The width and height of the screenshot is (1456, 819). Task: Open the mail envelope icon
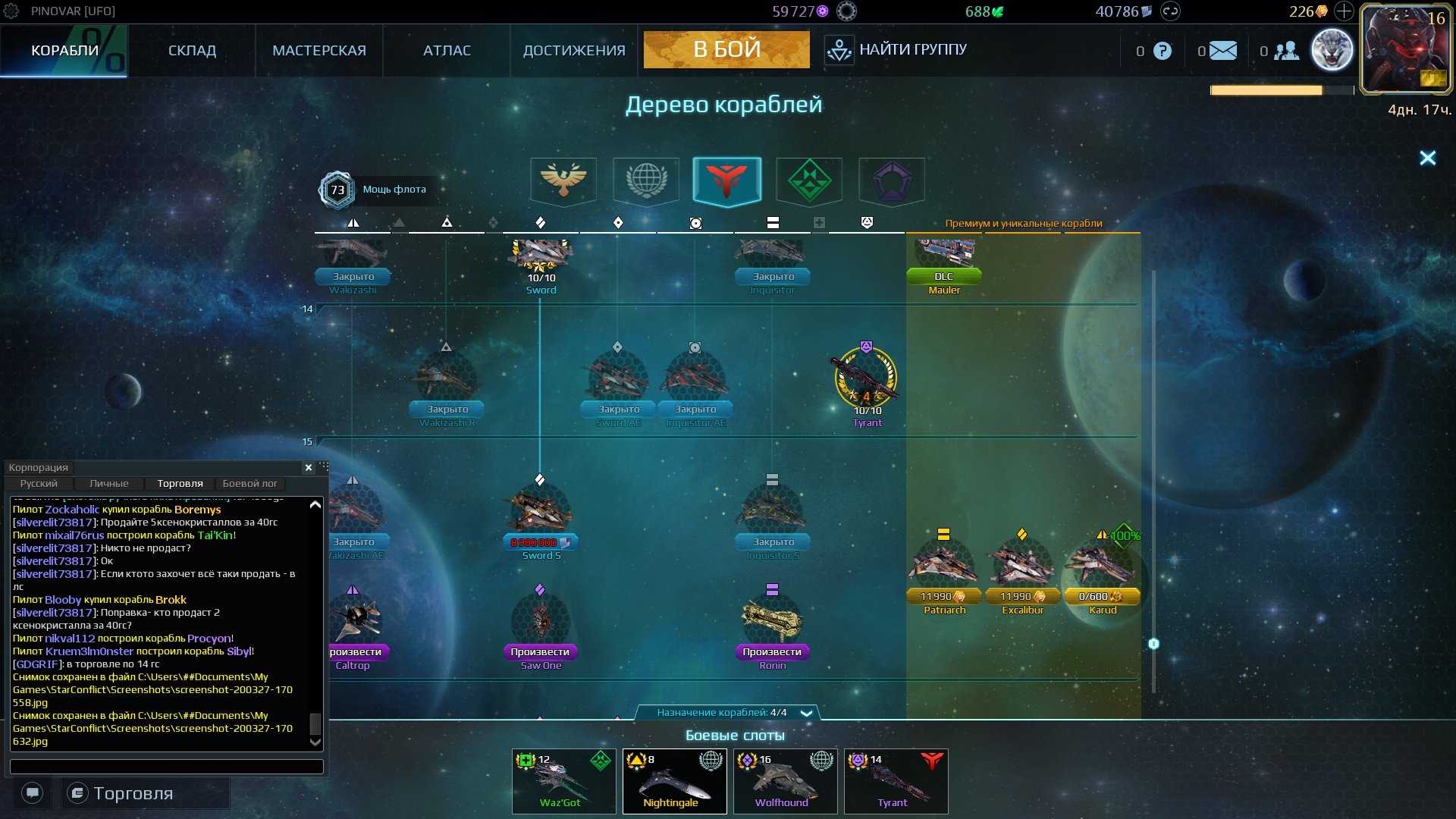[1222, 51]
